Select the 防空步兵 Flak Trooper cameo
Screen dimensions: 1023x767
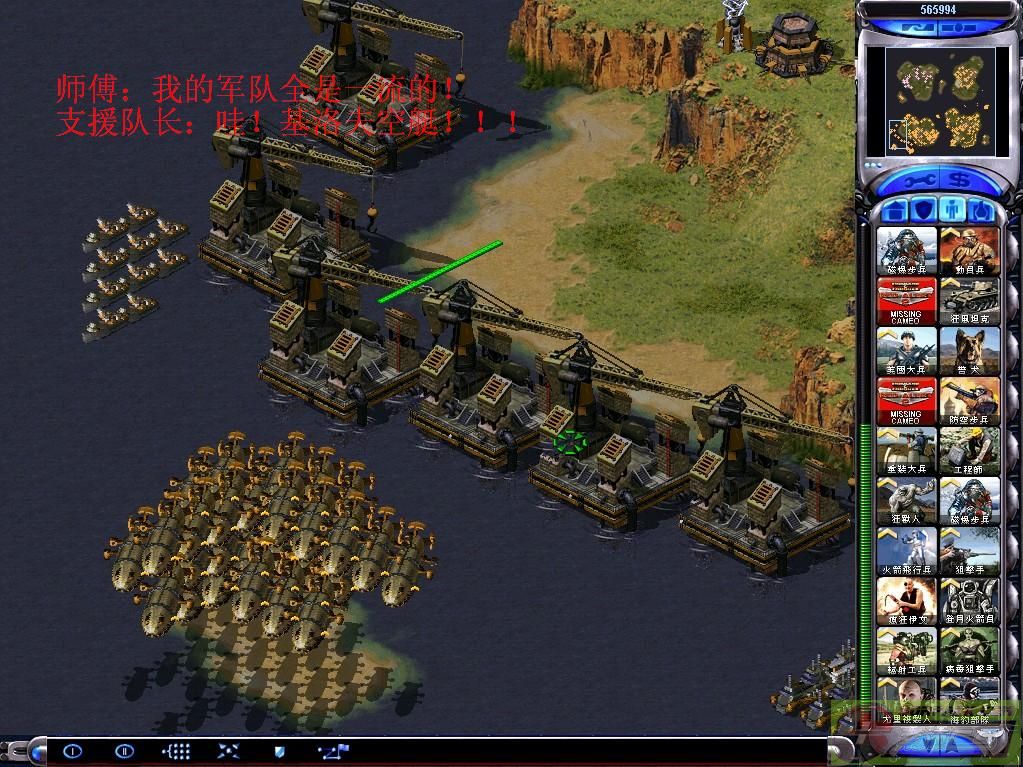tap(969, 401)
